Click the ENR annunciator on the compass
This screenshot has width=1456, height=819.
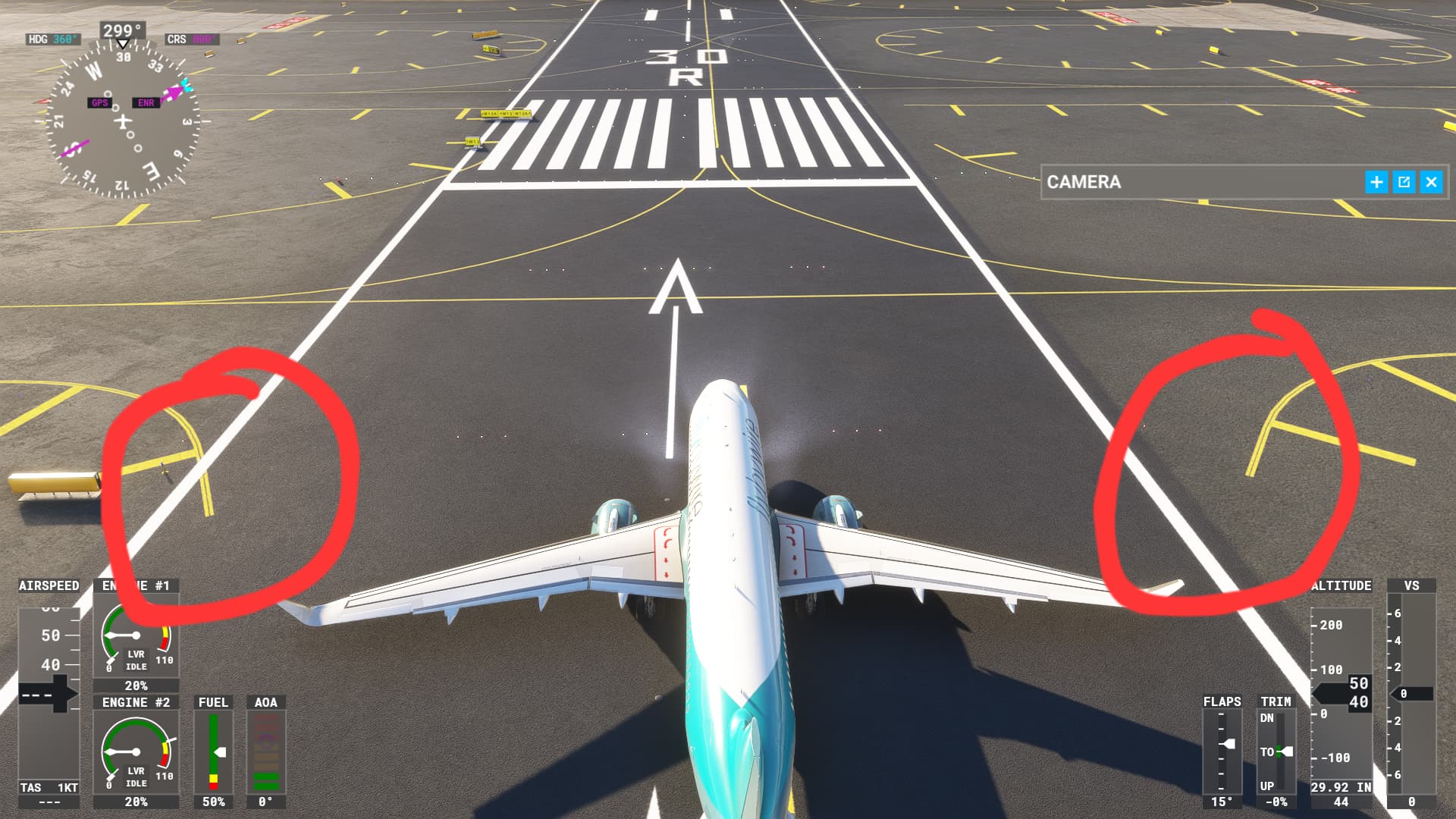[x=145, y=102]
